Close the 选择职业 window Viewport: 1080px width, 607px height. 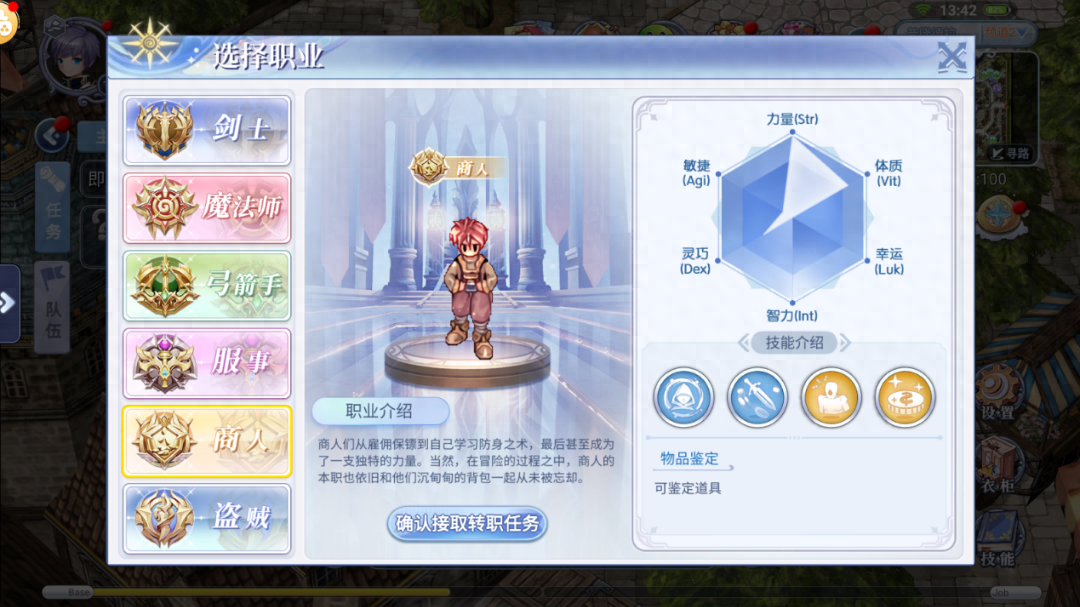pos(951,57)
